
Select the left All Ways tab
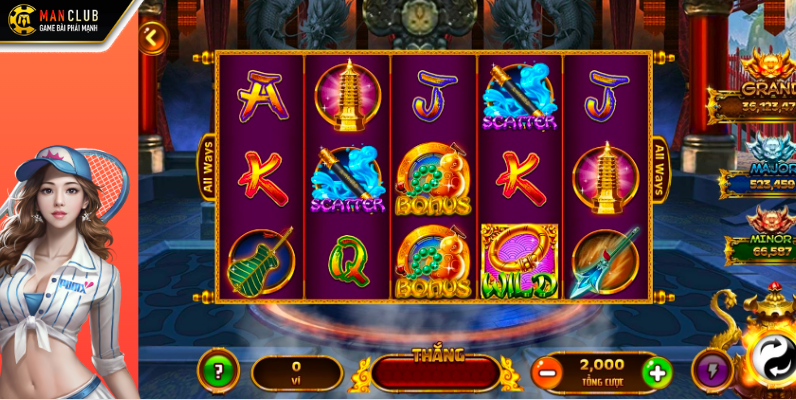tap(209, 168)
